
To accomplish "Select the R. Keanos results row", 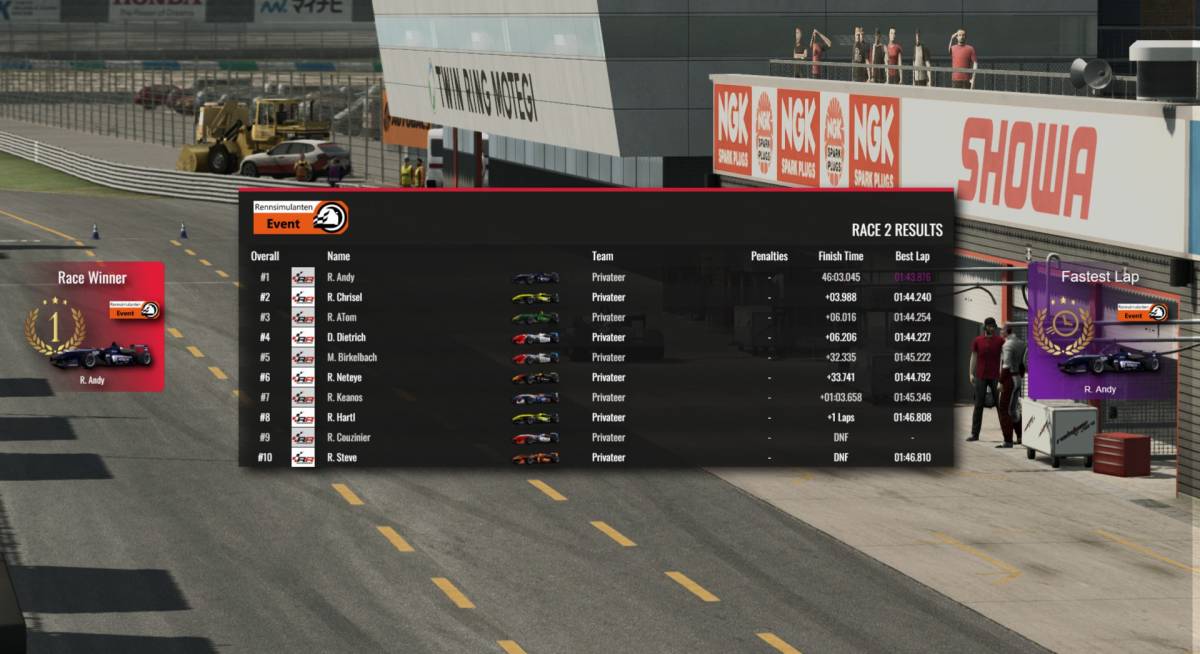I will (x=595, y=397).
